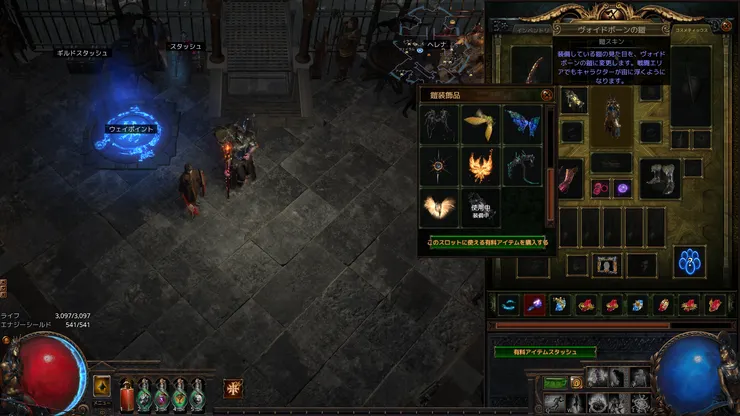Click the gold coin spiral button
This screenshot has width=740, height=416.
click(x=576, y=381)
